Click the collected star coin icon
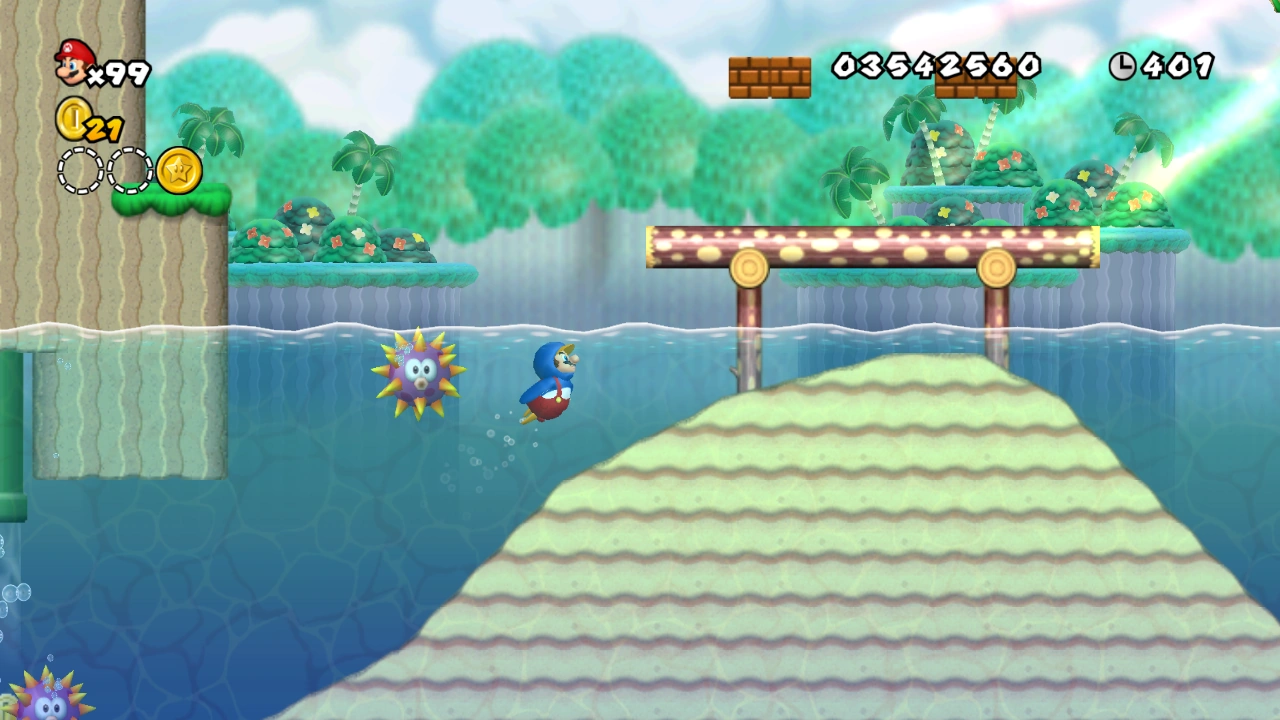The height and width of the screenshot is (720, 1280). coord(177,170)
